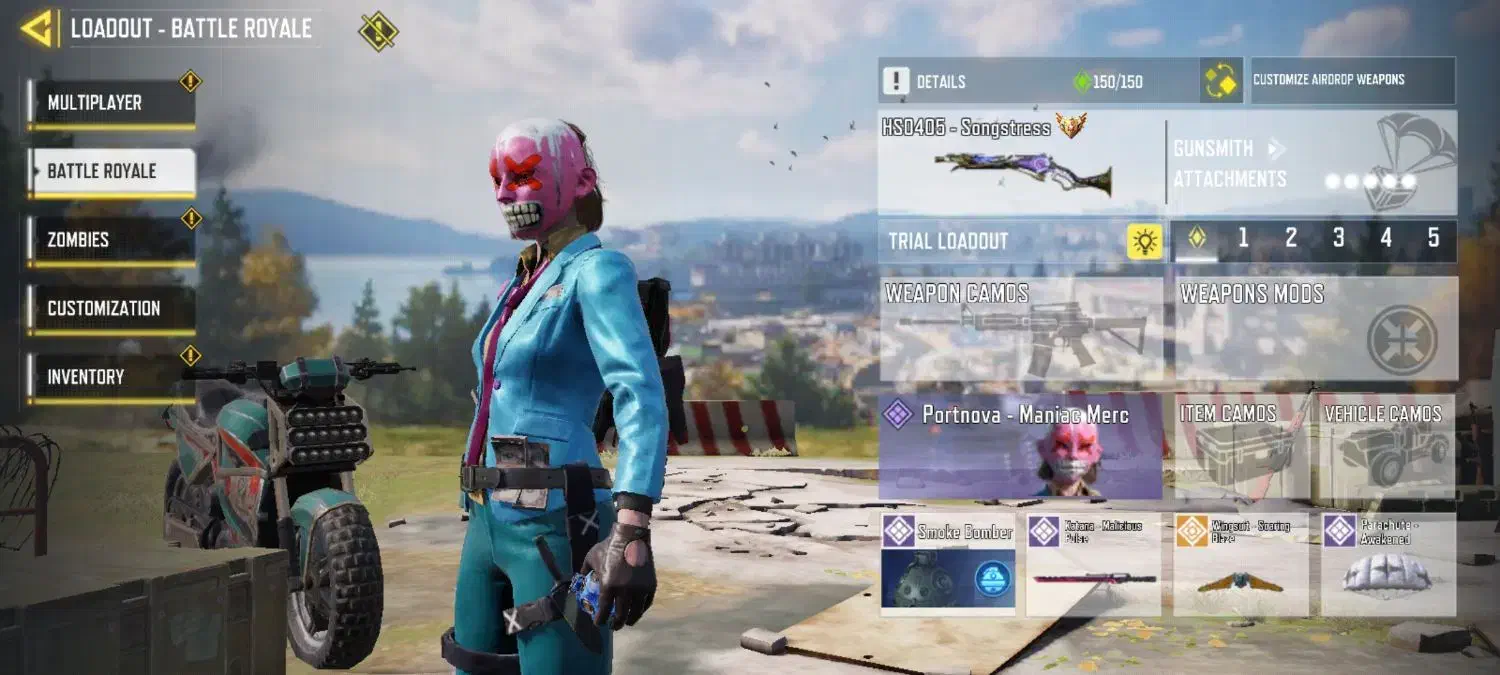This screenshot has height=675, width=1500.
Task: Switch to loadout slot 3
Action: point(1338,239)
